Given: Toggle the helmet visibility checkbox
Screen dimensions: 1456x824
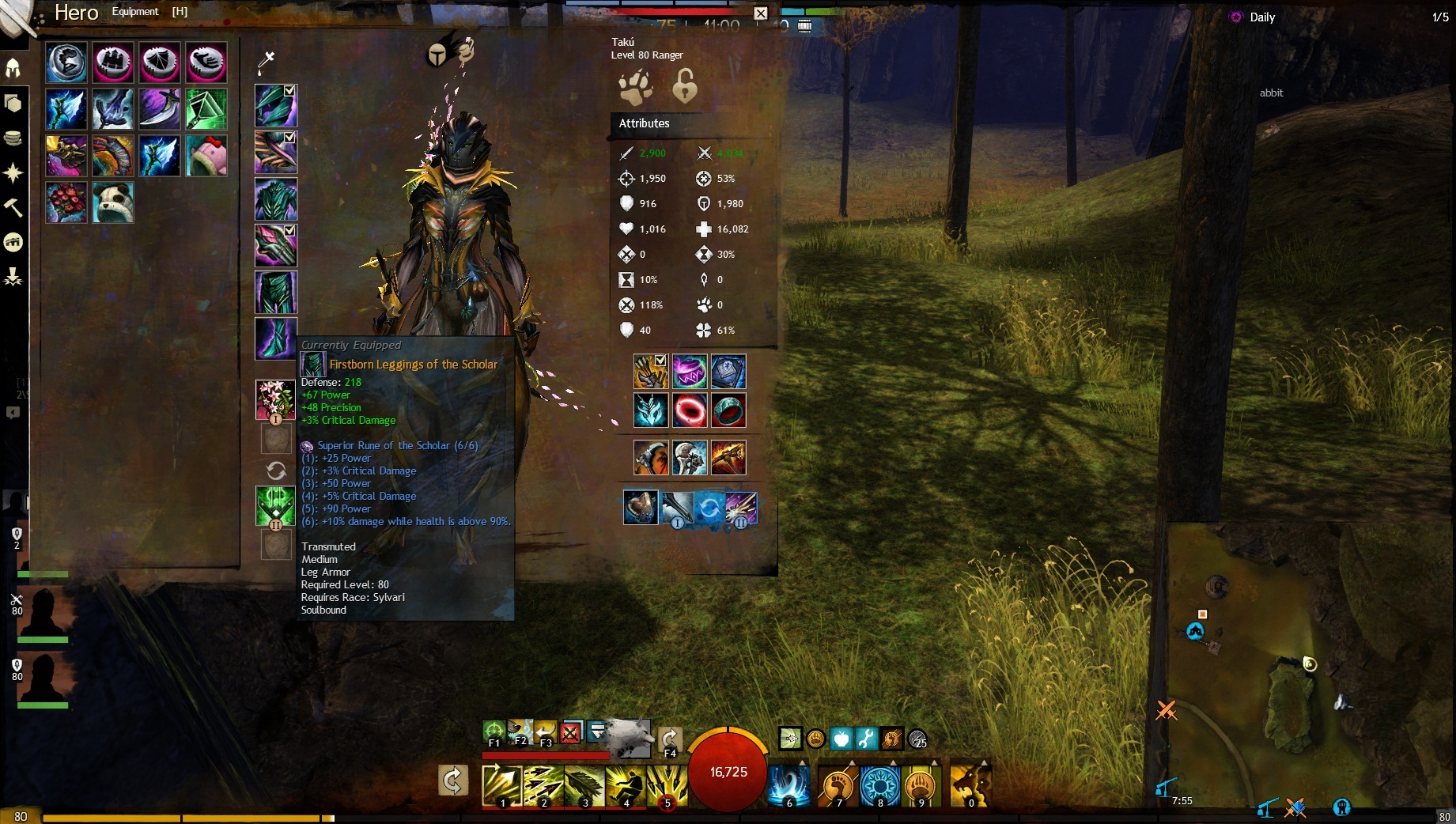Looking at the screenshot, I should [289, 91].
